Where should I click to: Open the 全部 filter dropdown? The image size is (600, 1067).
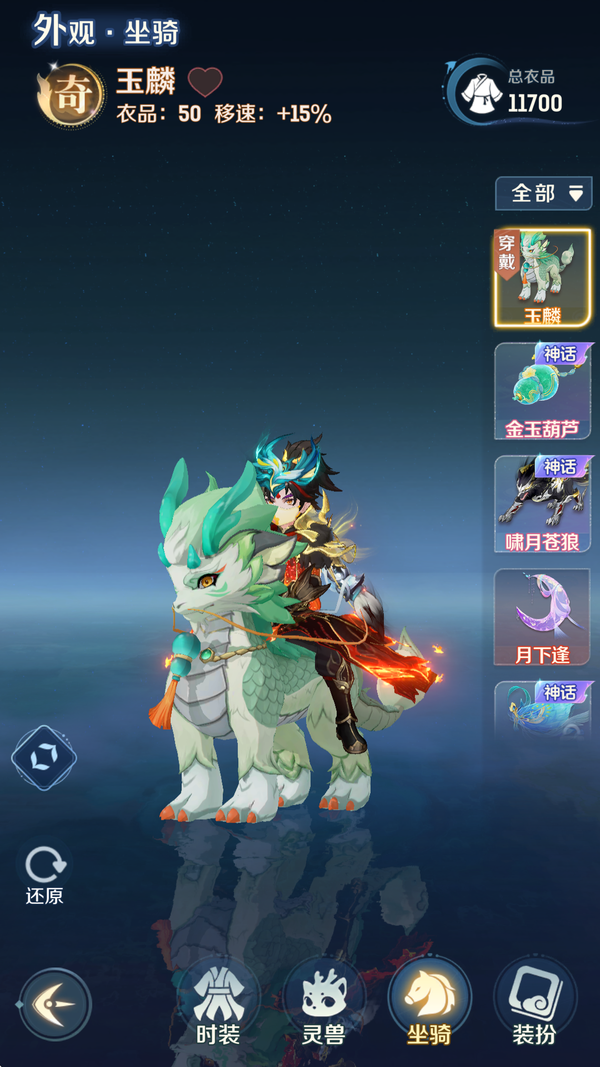[543, 193]
